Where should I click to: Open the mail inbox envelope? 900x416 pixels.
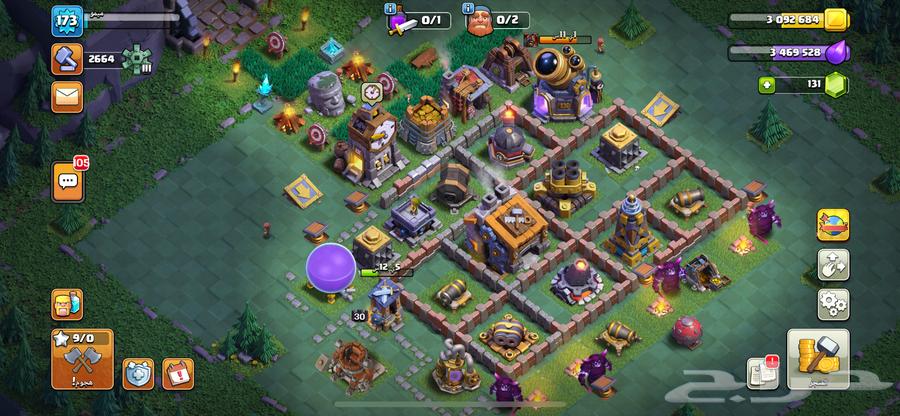point(67,97)
